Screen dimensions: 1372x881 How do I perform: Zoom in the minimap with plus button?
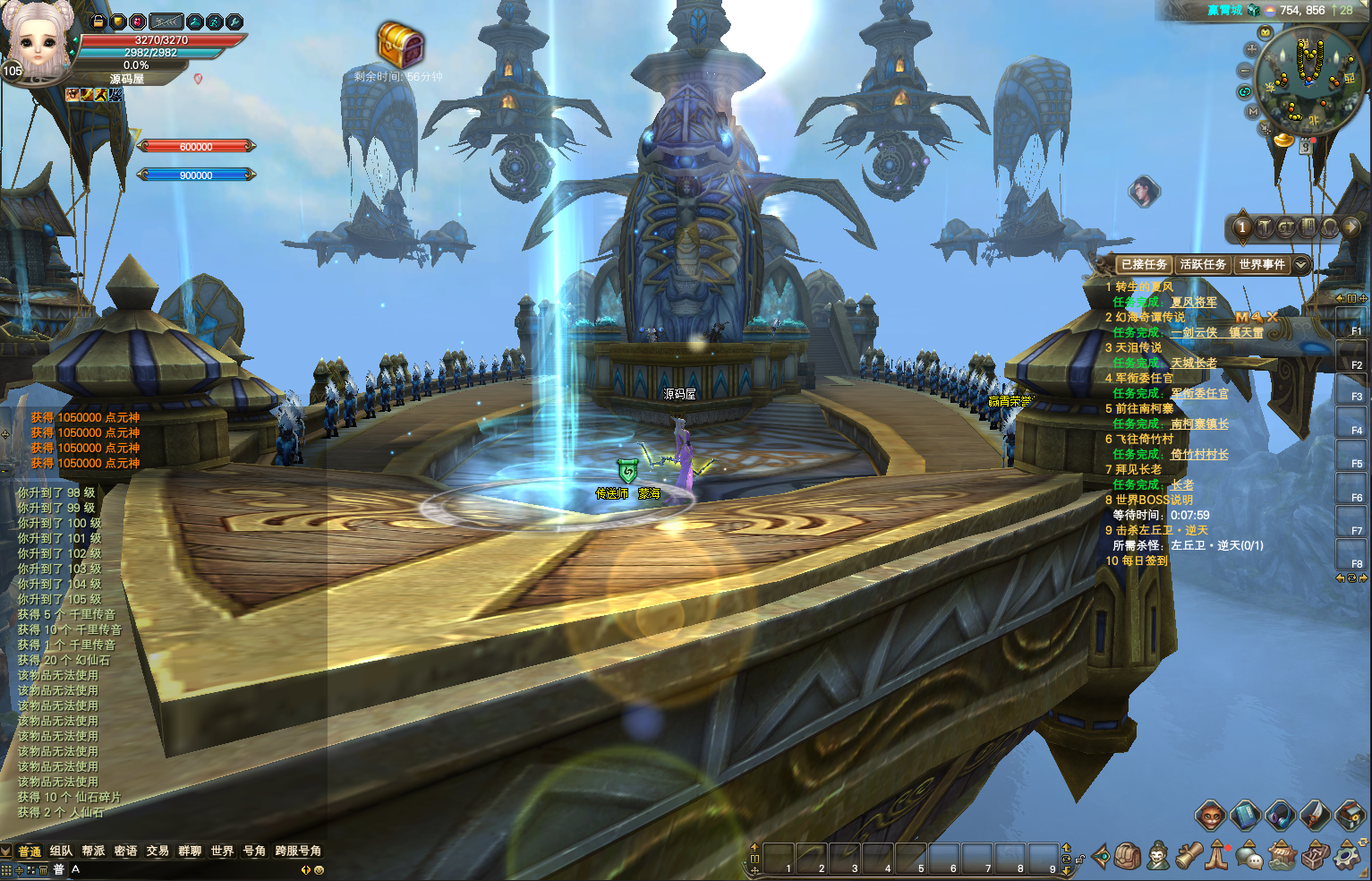coord(1251,49)
